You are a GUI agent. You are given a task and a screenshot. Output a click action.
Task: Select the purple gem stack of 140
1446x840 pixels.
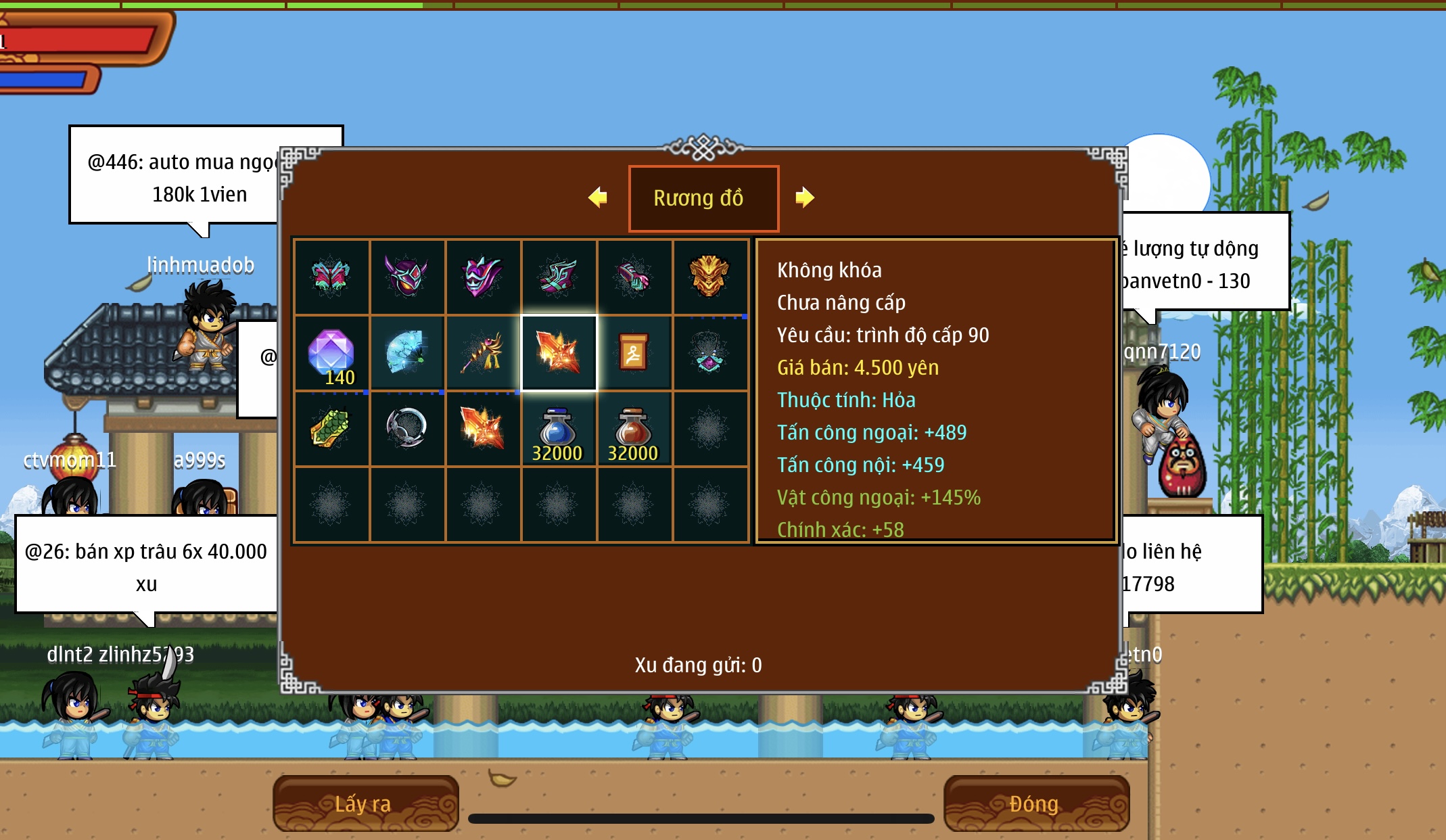click(331, 353)
